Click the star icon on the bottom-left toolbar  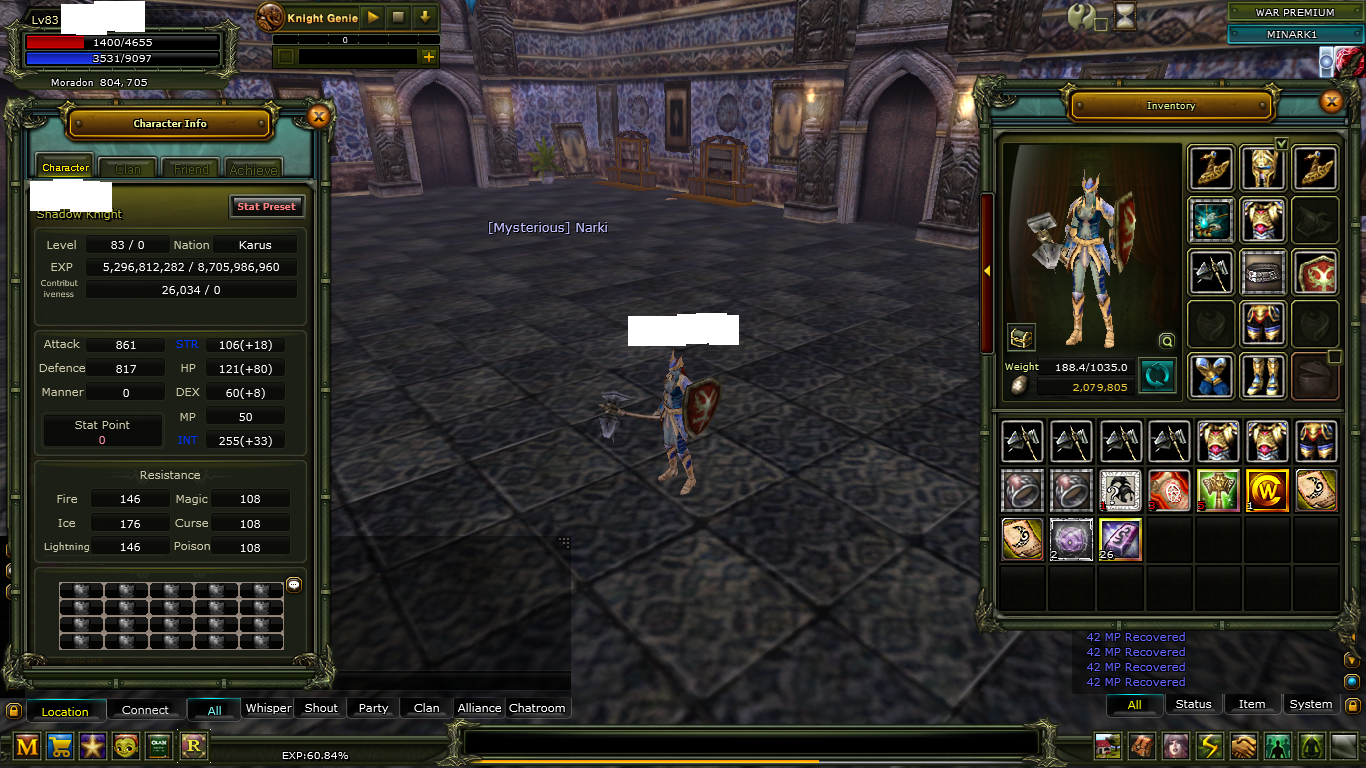click(x=93, y=745)
